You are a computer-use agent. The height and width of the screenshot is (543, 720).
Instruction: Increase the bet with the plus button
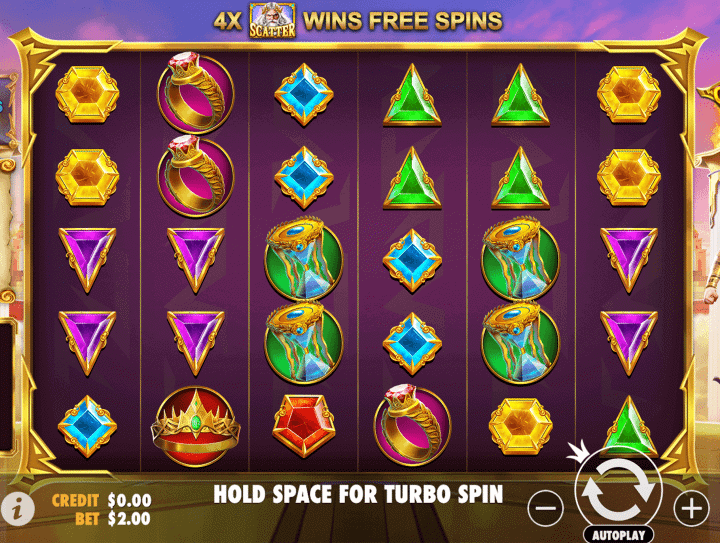(691, 508)
